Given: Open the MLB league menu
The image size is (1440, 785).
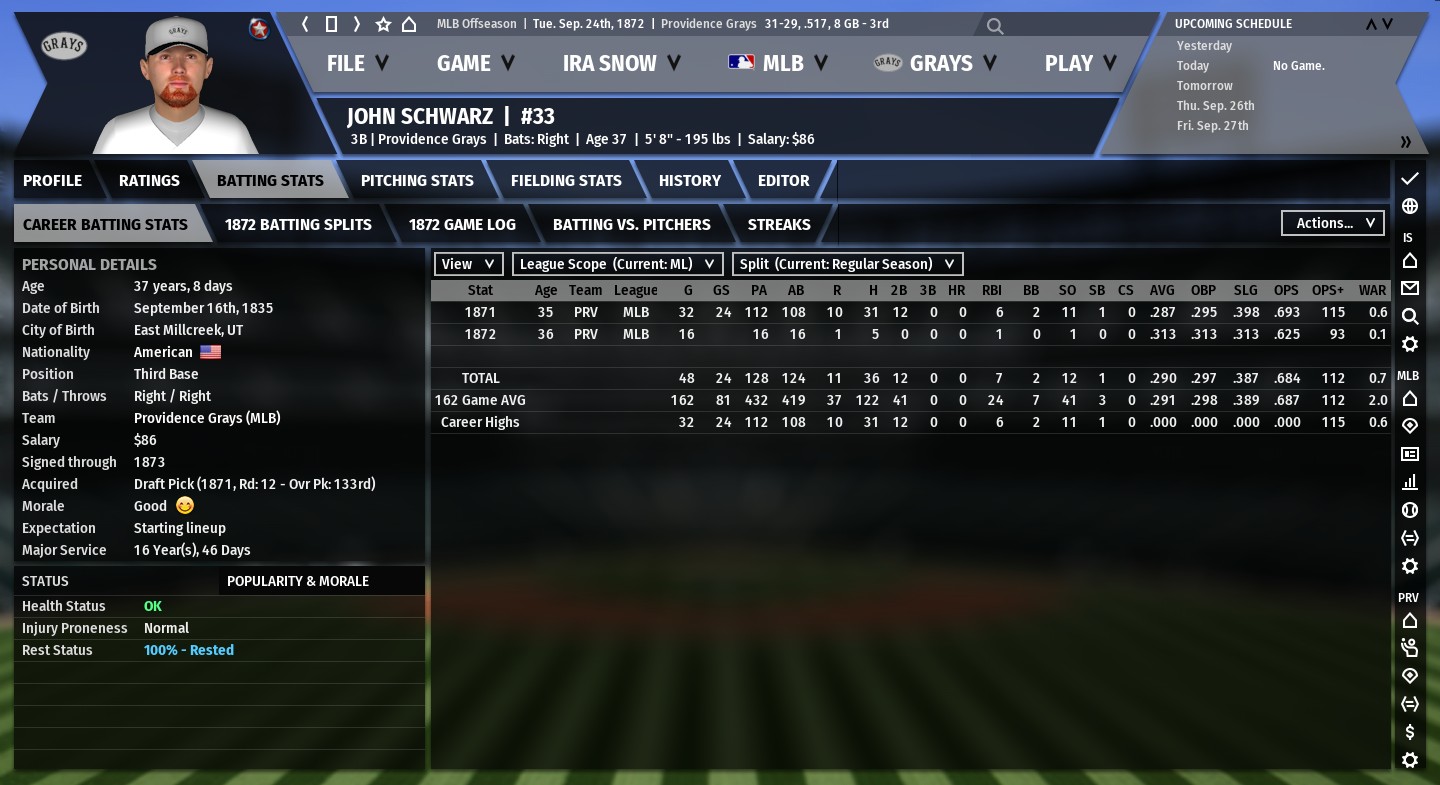Looking at the screenshot, I should (778, 63).
